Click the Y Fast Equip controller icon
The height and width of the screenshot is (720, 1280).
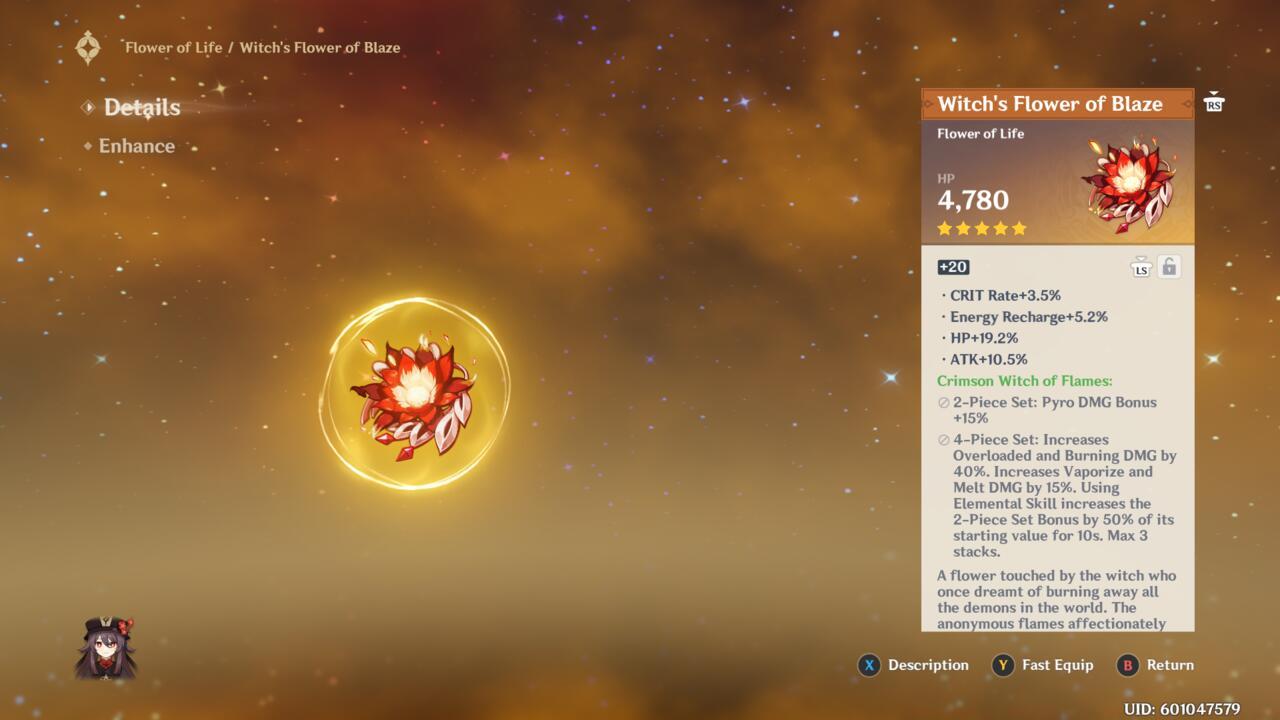pyautogui.click(x=1002, y=665)
